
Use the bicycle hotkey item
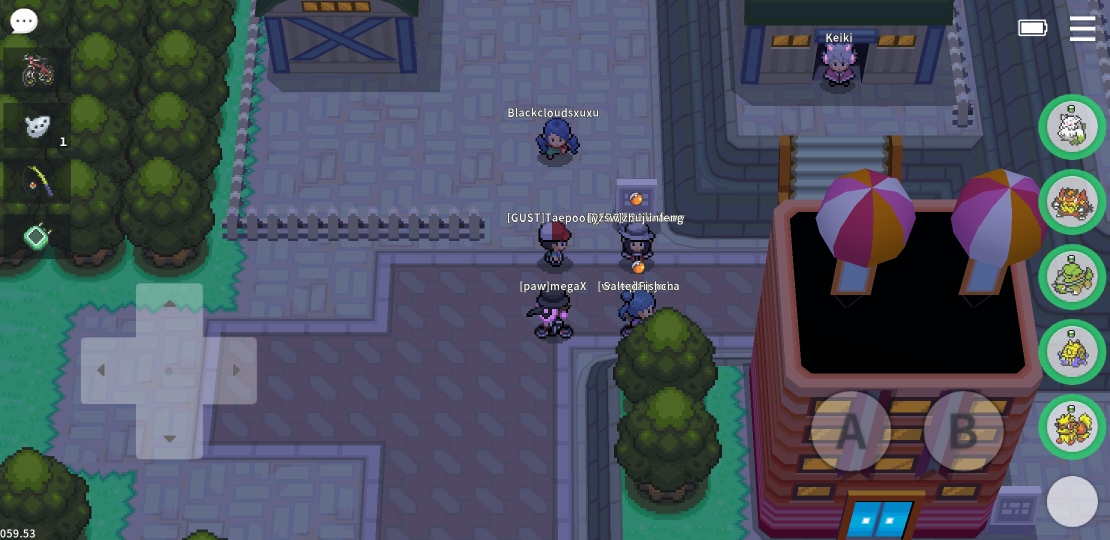click(37, 71)
